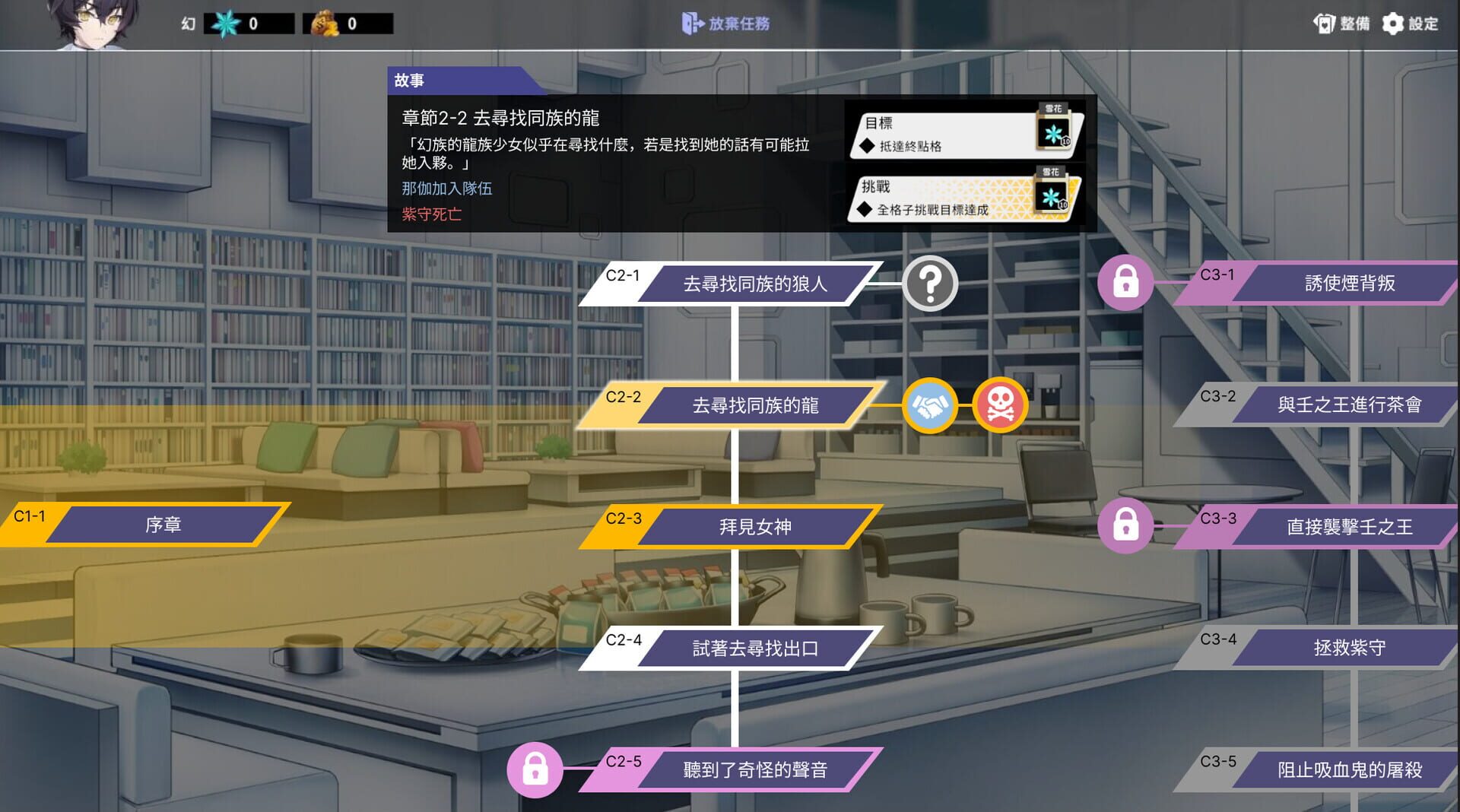This screenshot has width=1460, height=812.
Task: Select quest C1-1 序章 banner
Action: (163, 525)
